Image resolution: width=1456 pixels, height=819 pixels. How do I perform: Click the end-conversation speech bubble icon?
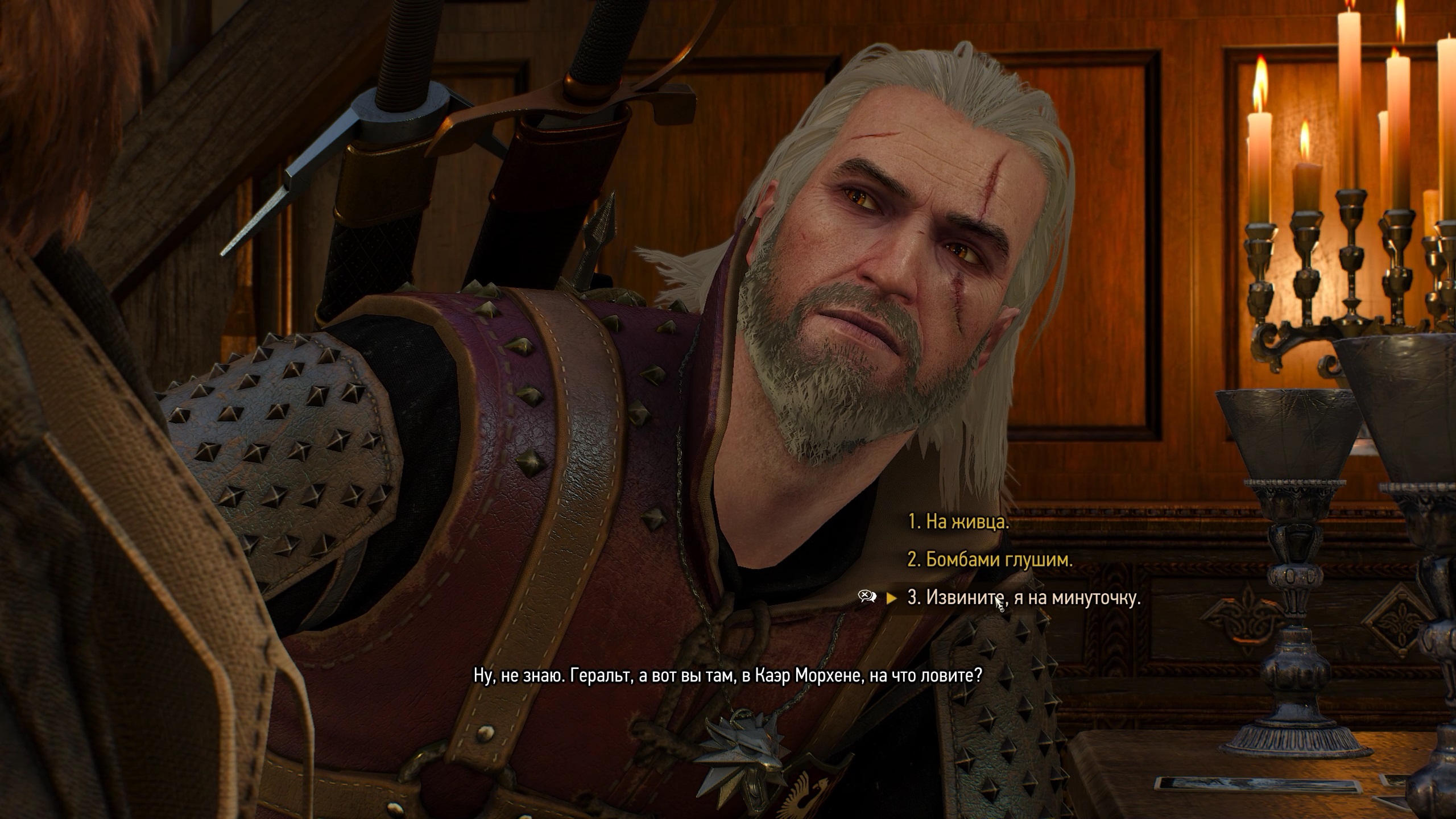[866, 596]
